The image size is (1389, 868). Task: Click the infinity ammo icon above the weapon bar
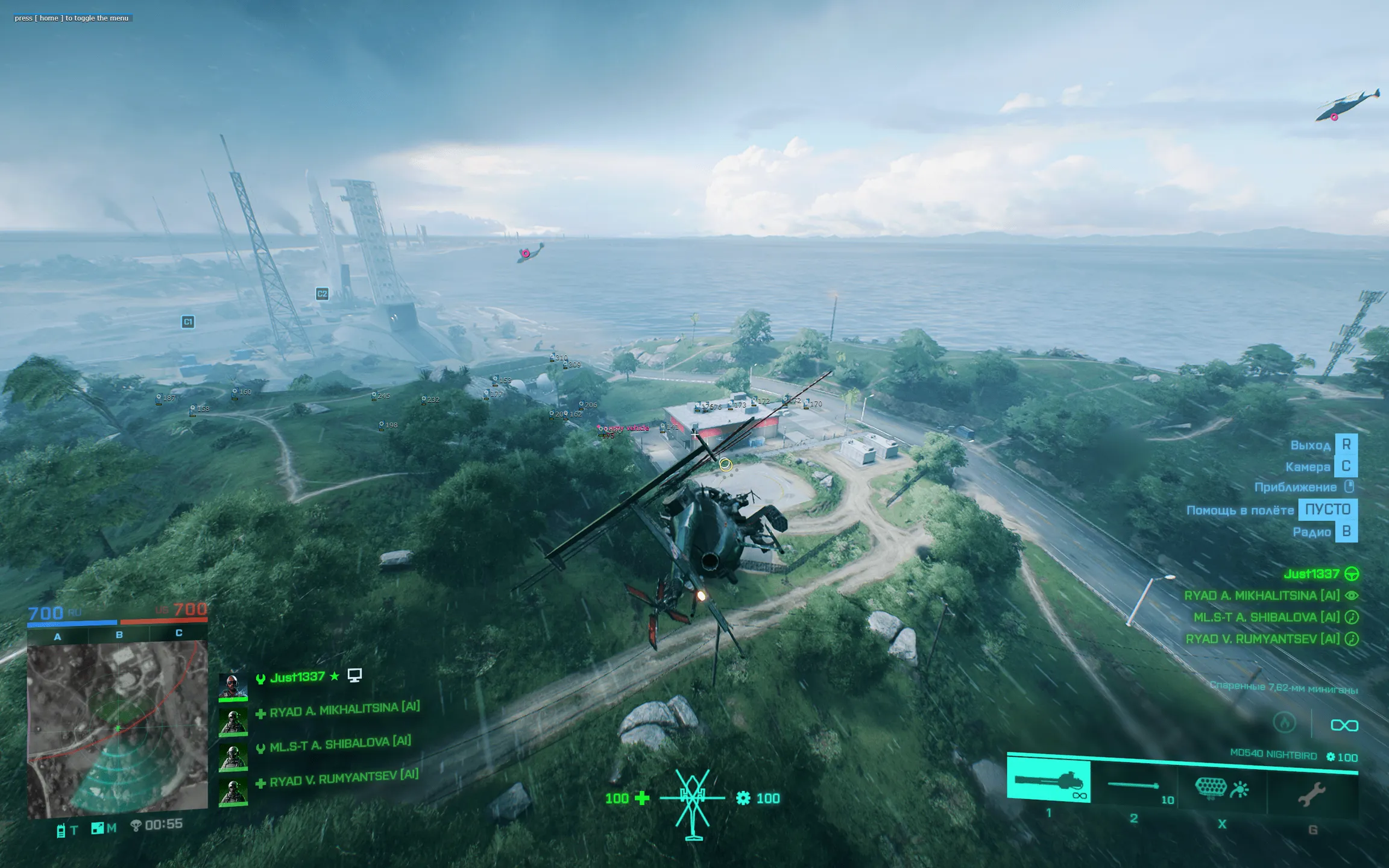pos(1346,725)
